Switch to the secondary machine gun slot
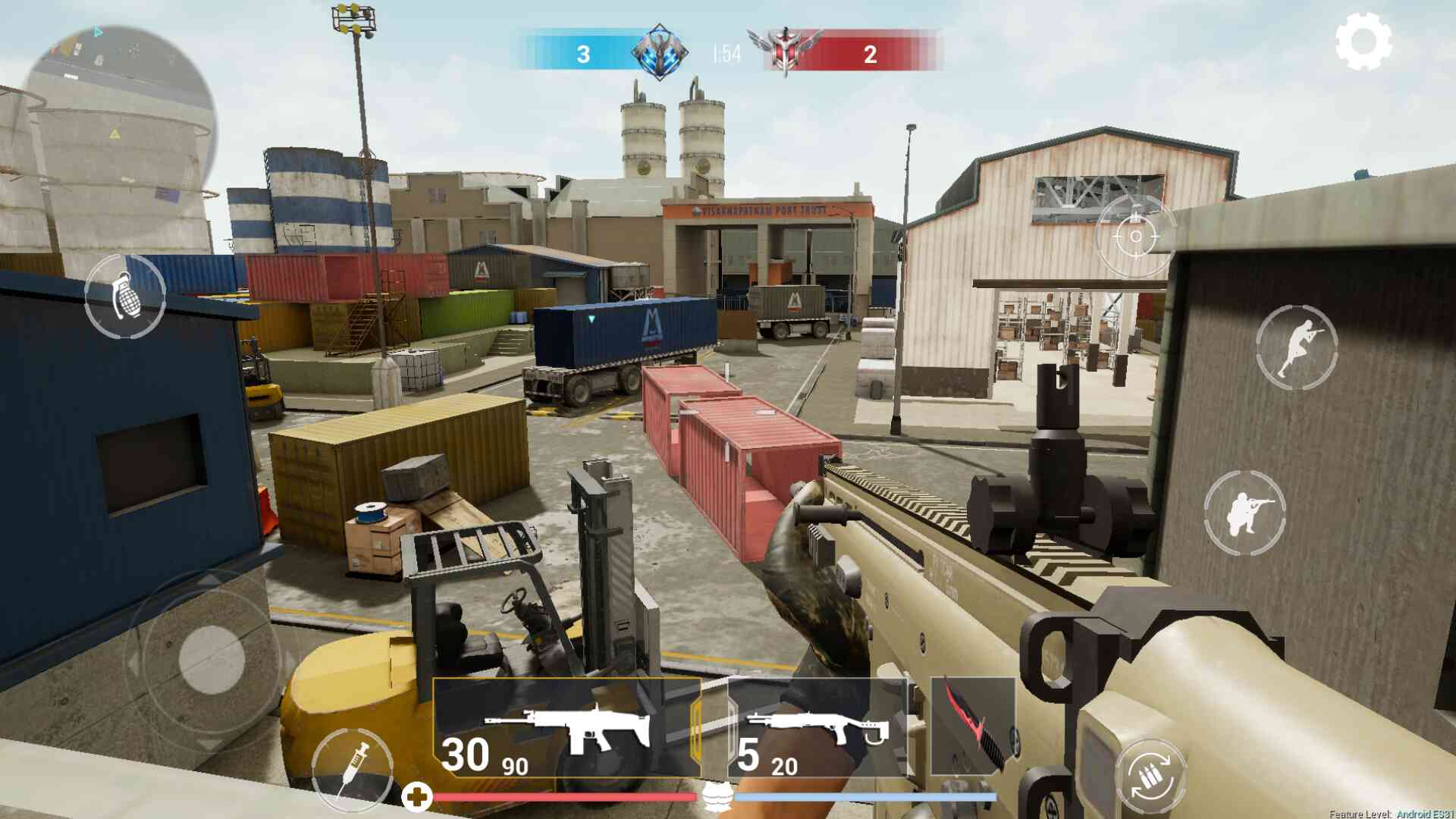Screen dimensions: 1456x819 click(817, 728)
